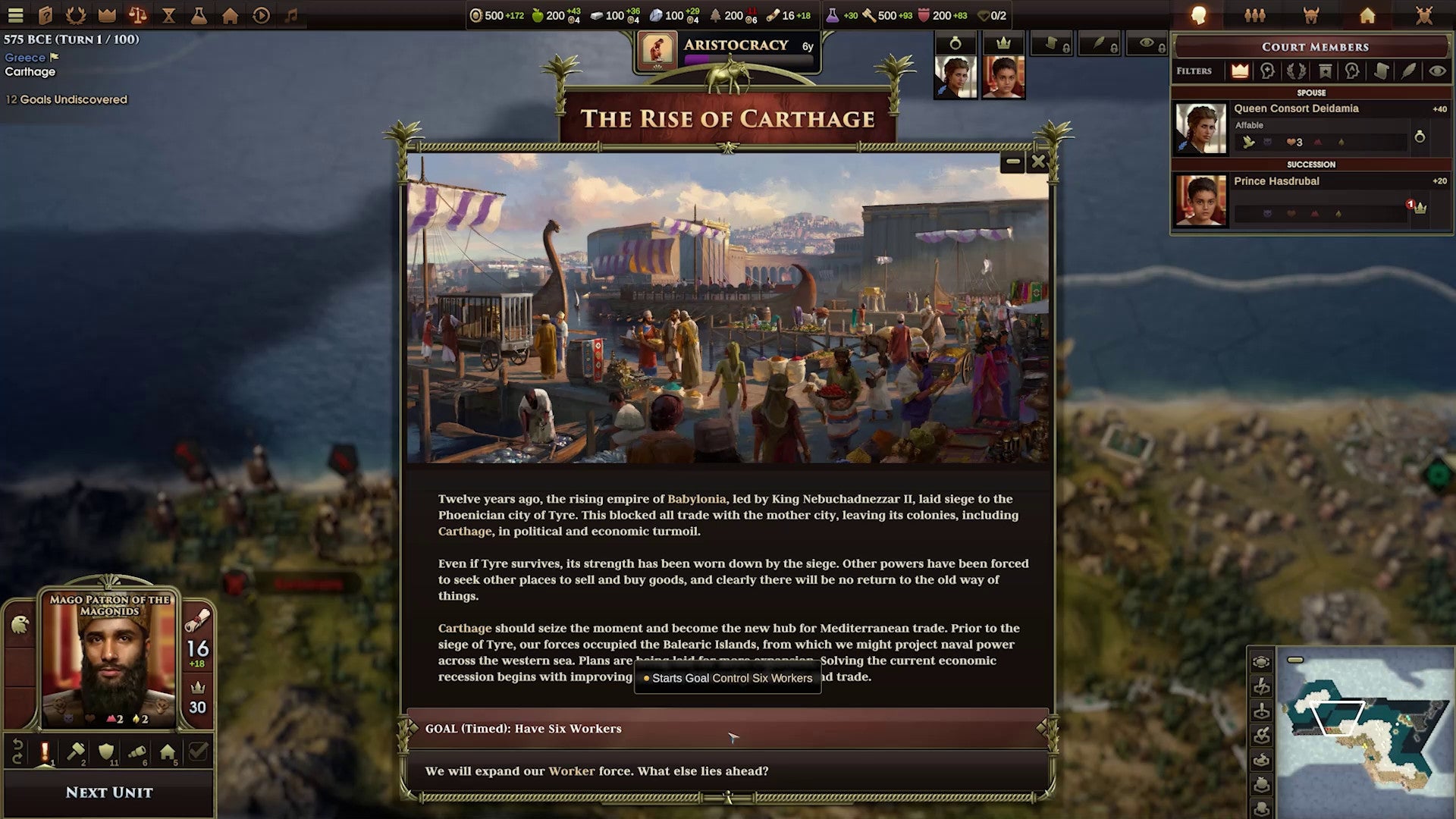Expand the 12 Goals Undiscovered entry
The image size is (1456, 819).
point(67,99)
